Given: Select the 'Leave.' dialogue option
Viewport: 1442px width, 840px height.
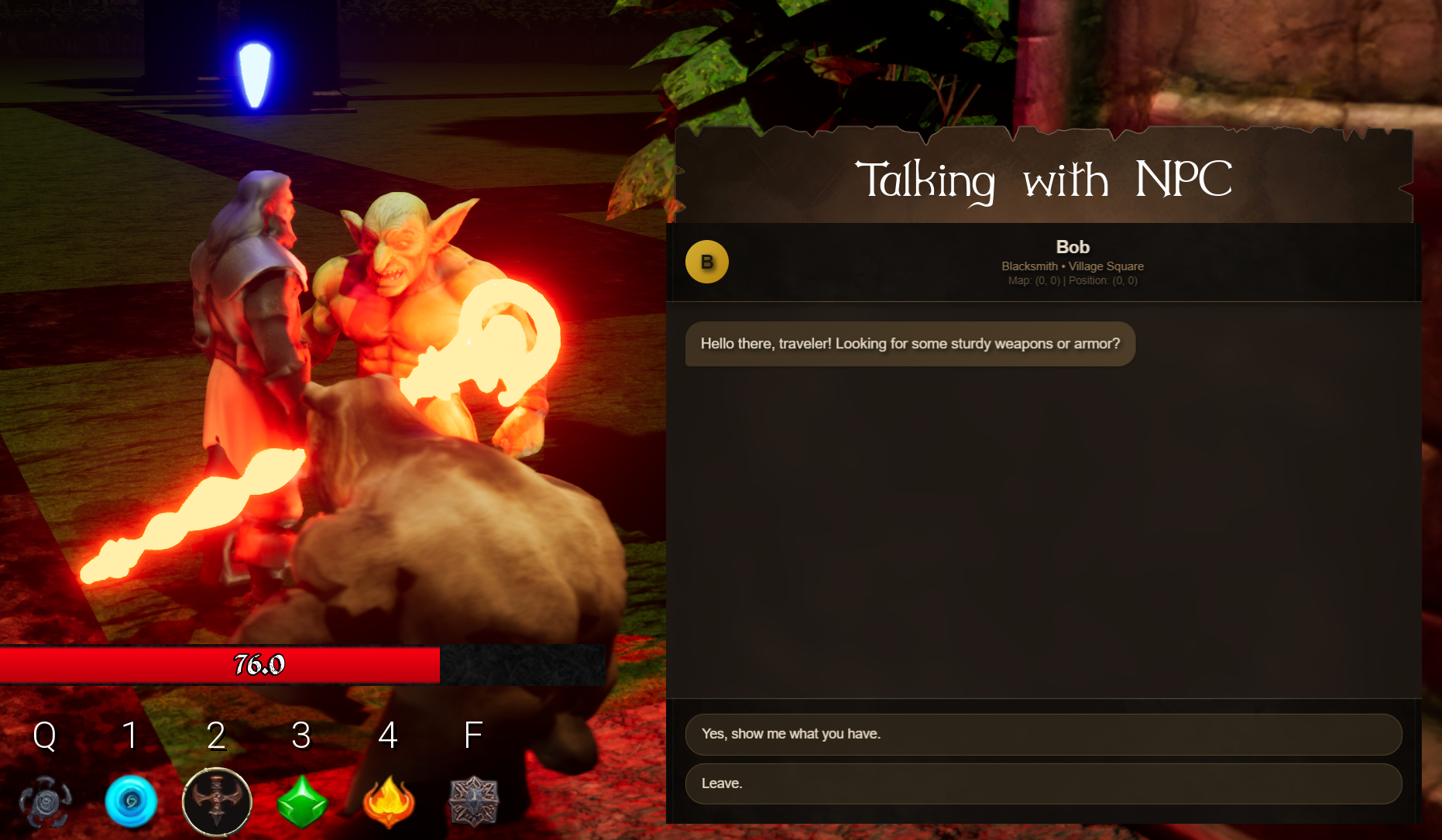Looking at the screenshot, I should coord(1043,783).
